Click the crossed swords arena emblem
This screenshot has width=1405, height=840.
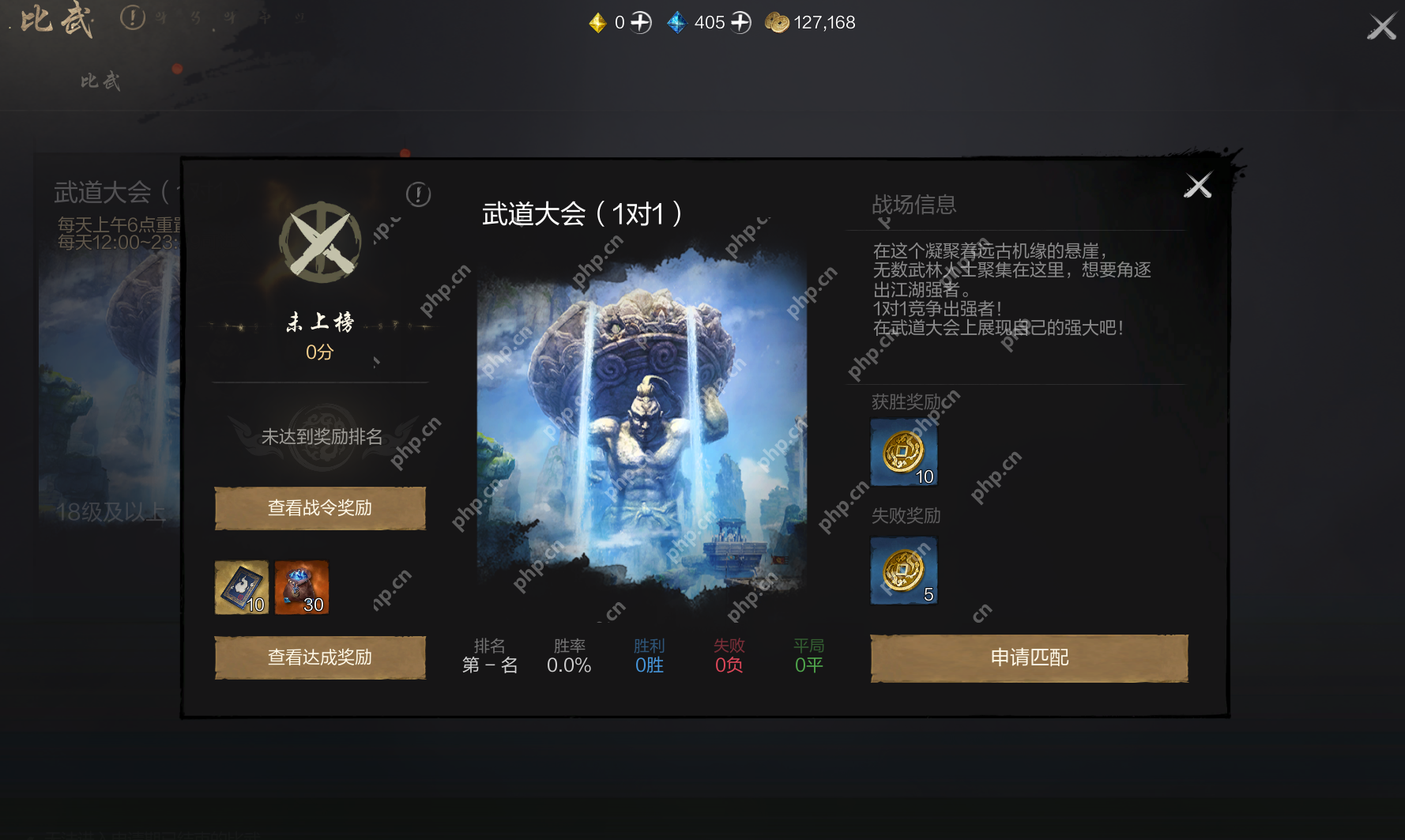click(319, 243)
